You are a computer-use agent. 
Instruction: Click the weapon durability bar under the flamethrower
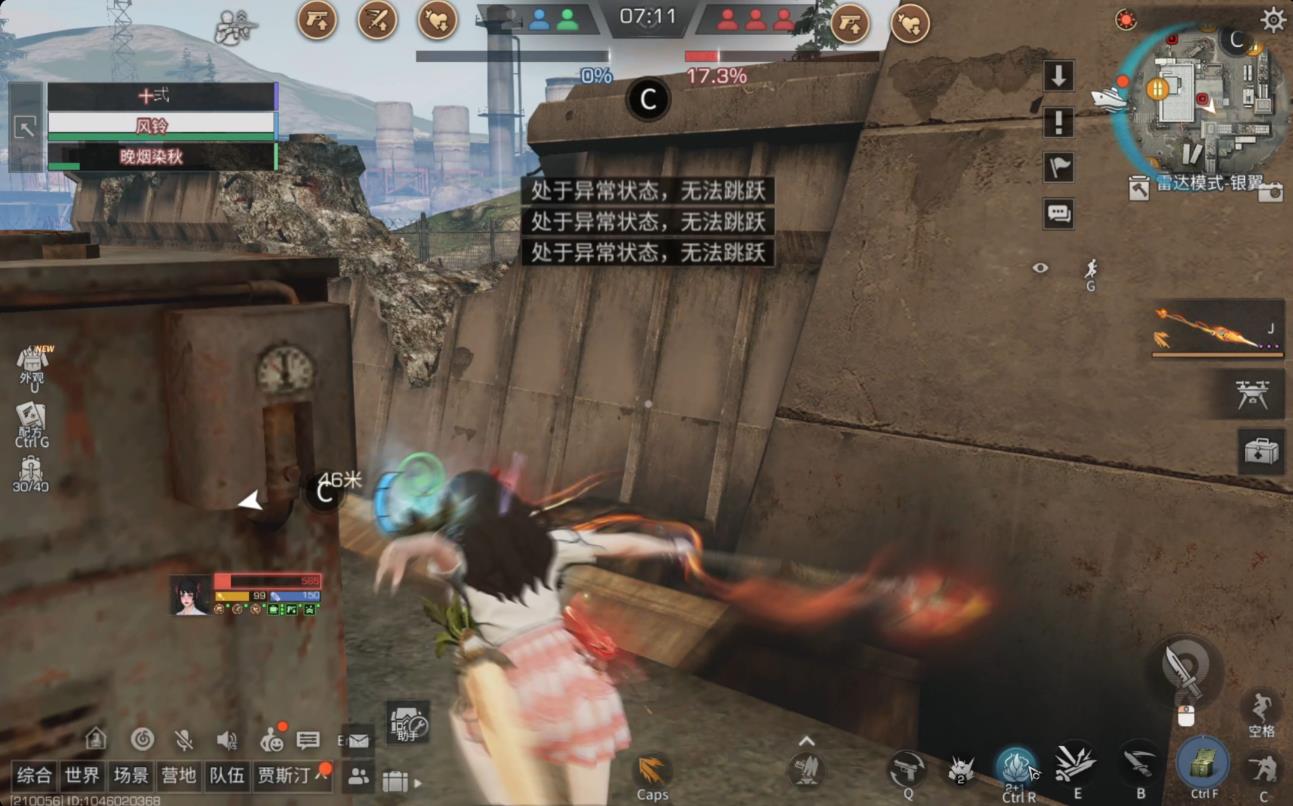[1215, 352]
